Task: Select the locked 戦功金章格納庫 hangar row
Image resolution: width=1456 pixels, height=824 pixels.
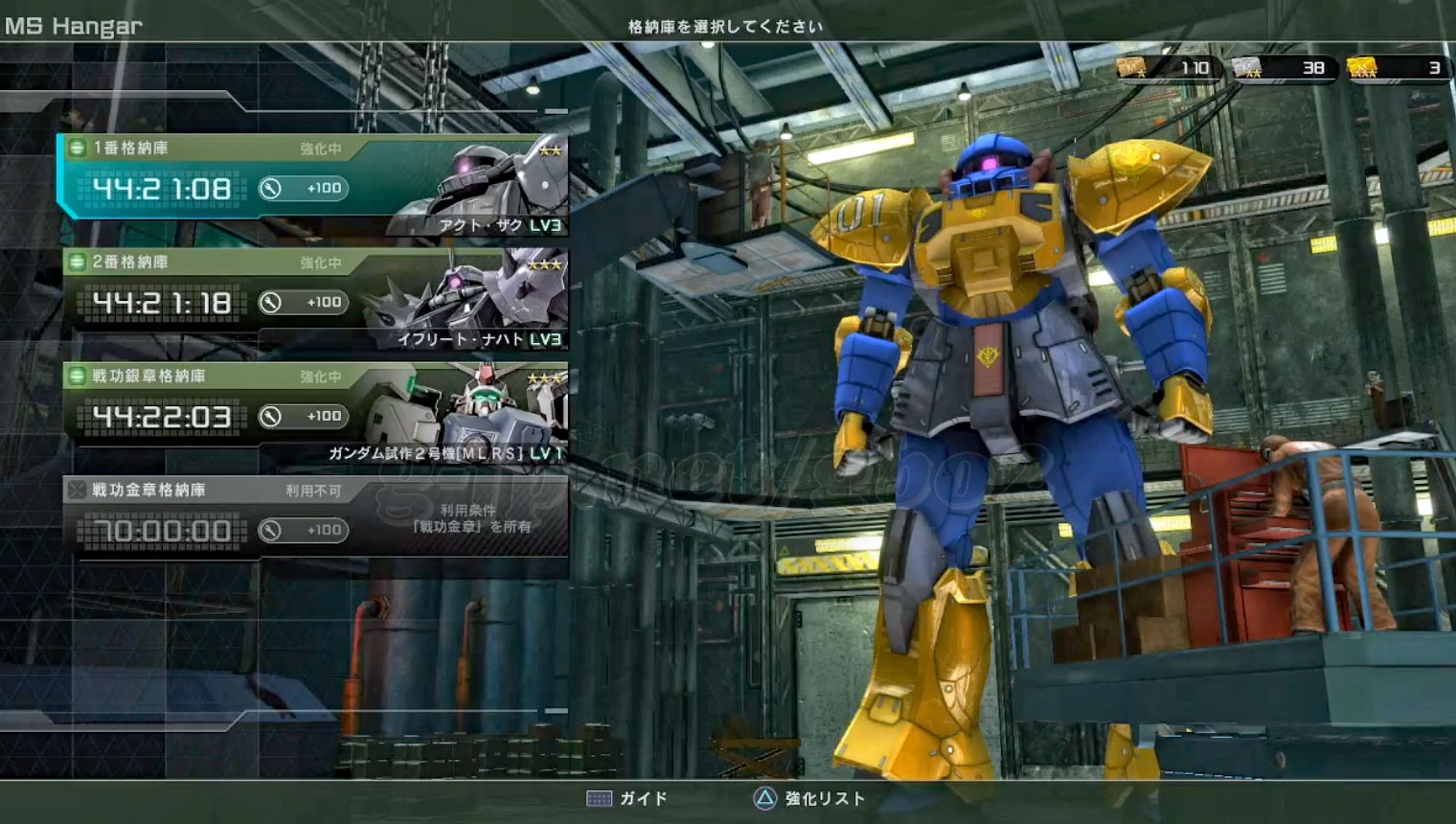Action: click(314, 517)
